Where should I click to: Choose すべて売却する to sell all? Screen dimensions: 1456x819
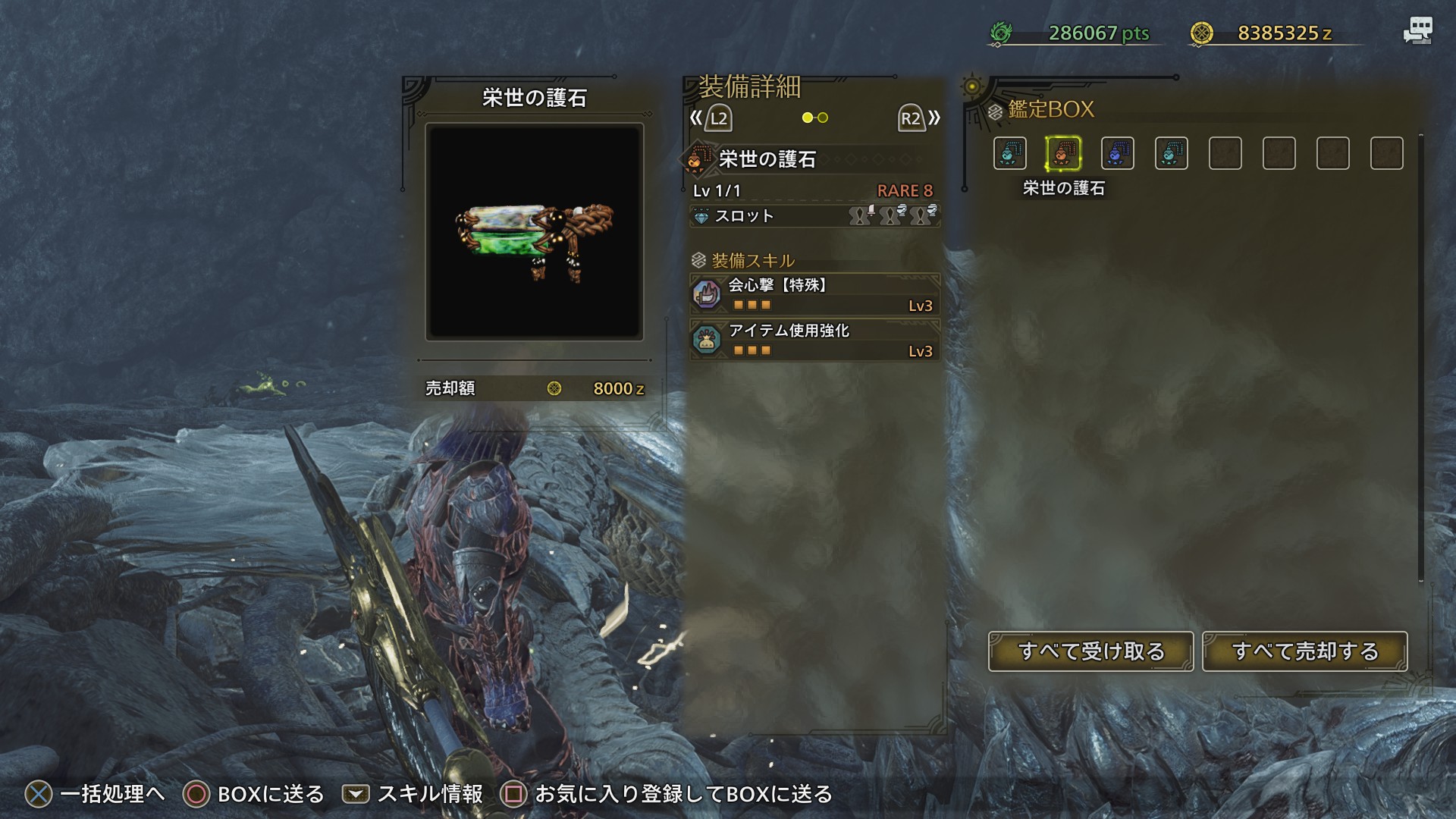[x=1304, y=651]
